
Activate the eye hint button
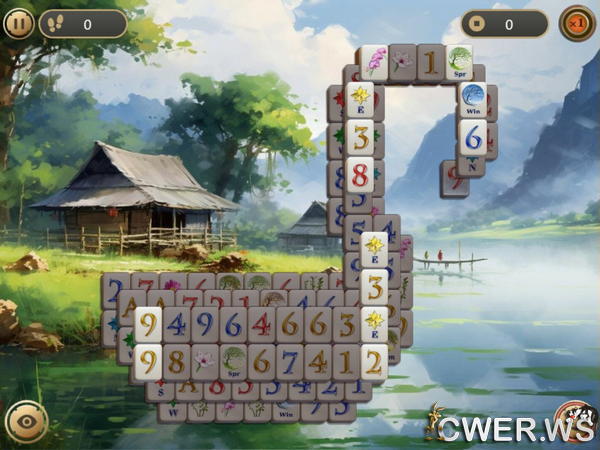click(26, 422)
